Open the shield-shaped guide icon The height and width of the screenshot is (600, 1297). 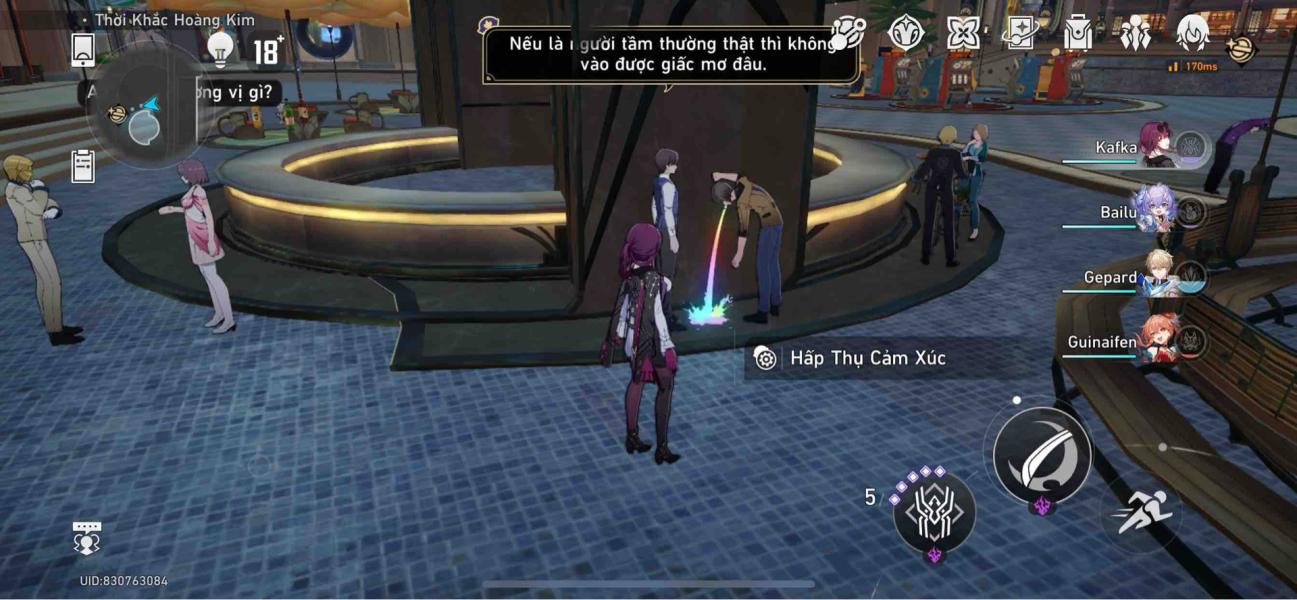(x=905, y=34)
